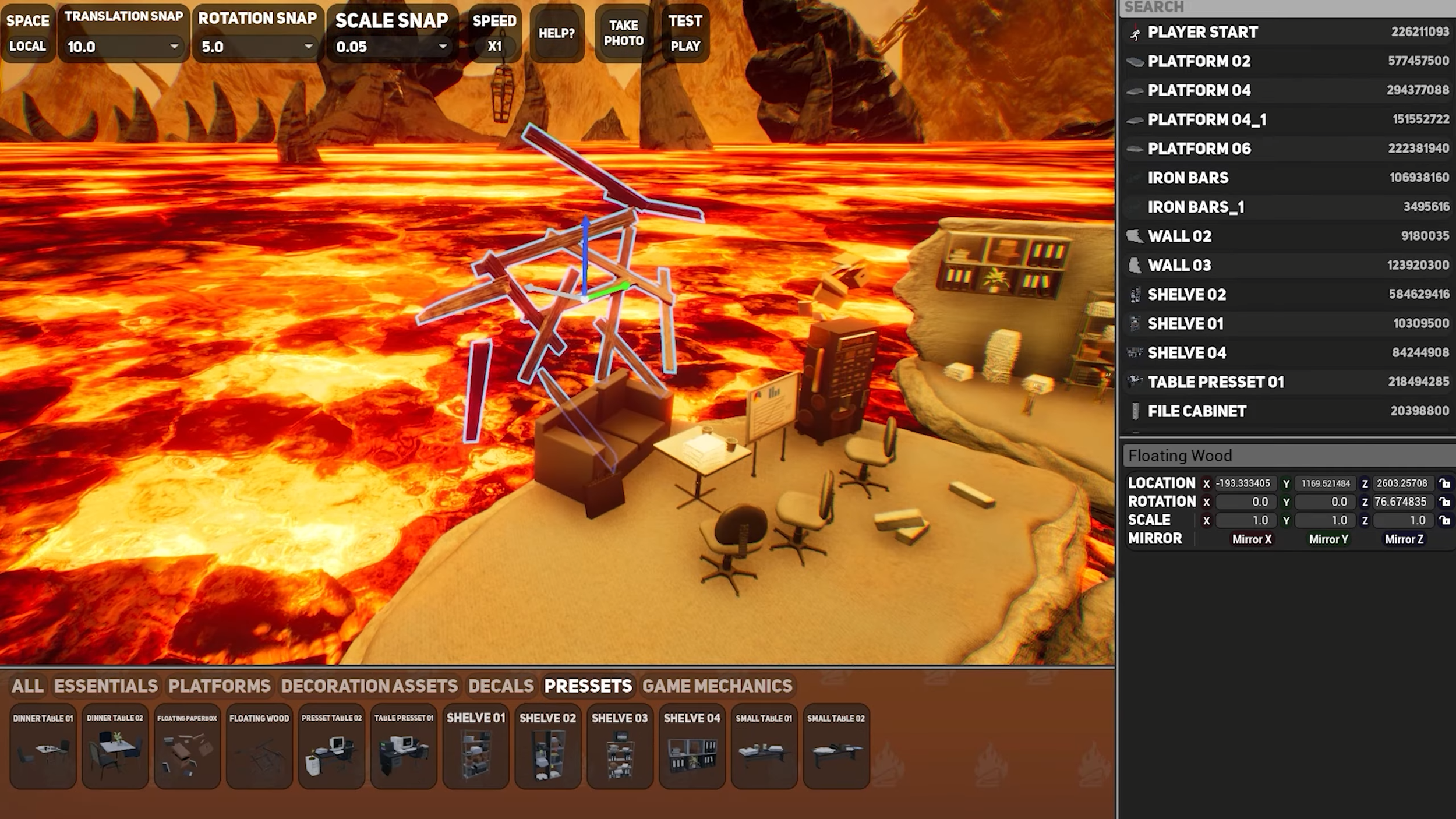Image resolution: width=1456 pixels, height=819 pixels.
Task: Select Player Start in the object list
Action: click(1203, 32)
